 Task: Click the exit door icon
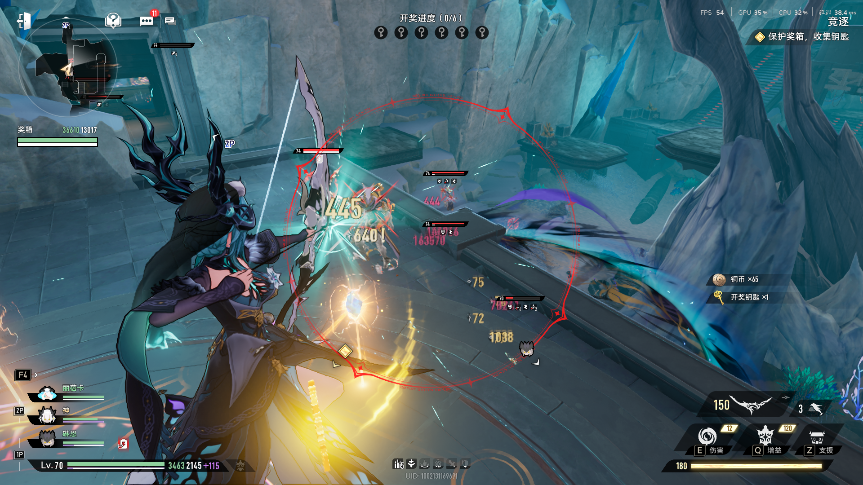click(24, 20)
